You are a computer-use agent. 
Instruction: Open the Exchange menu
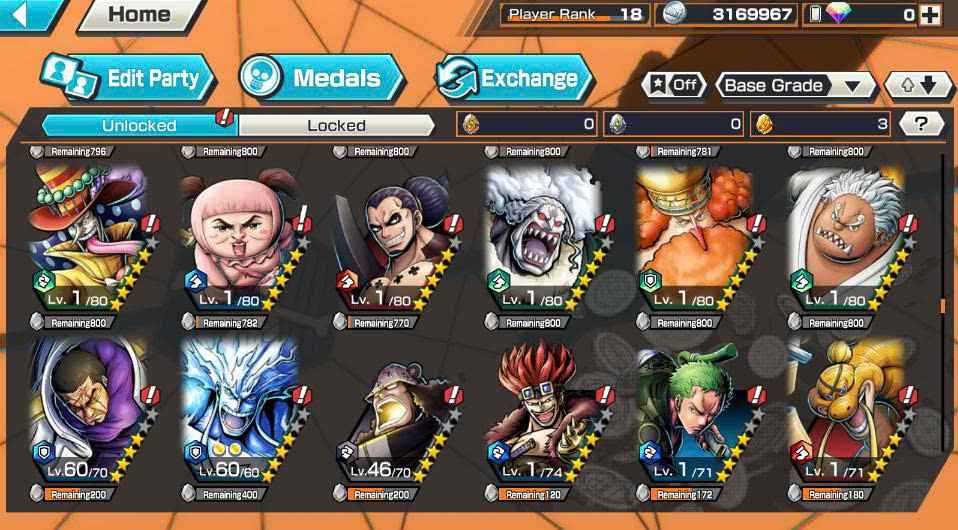(x=513, y=79)
